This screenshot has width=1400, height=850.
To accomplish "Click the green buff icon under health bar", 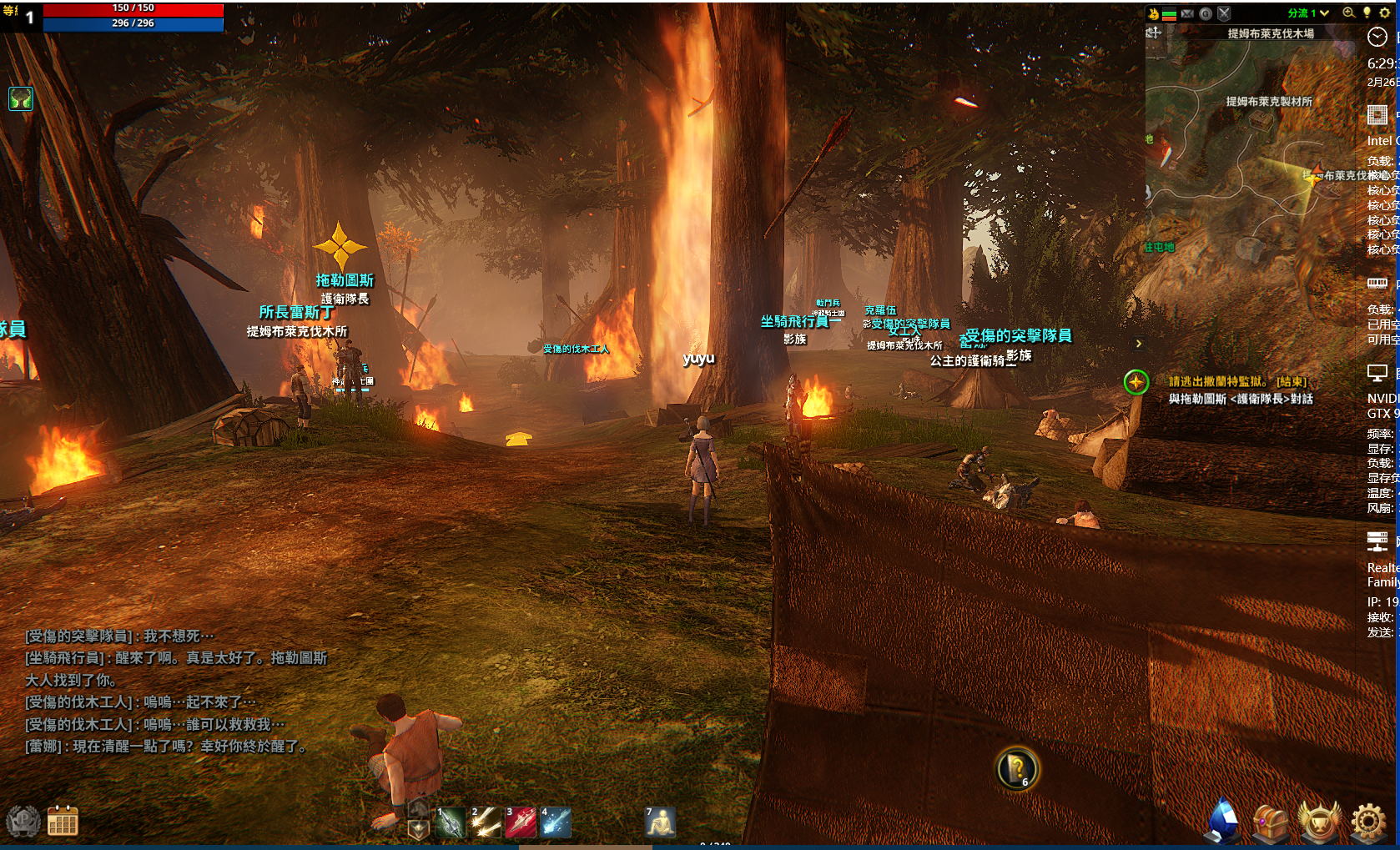I will (x=20, y=99).
